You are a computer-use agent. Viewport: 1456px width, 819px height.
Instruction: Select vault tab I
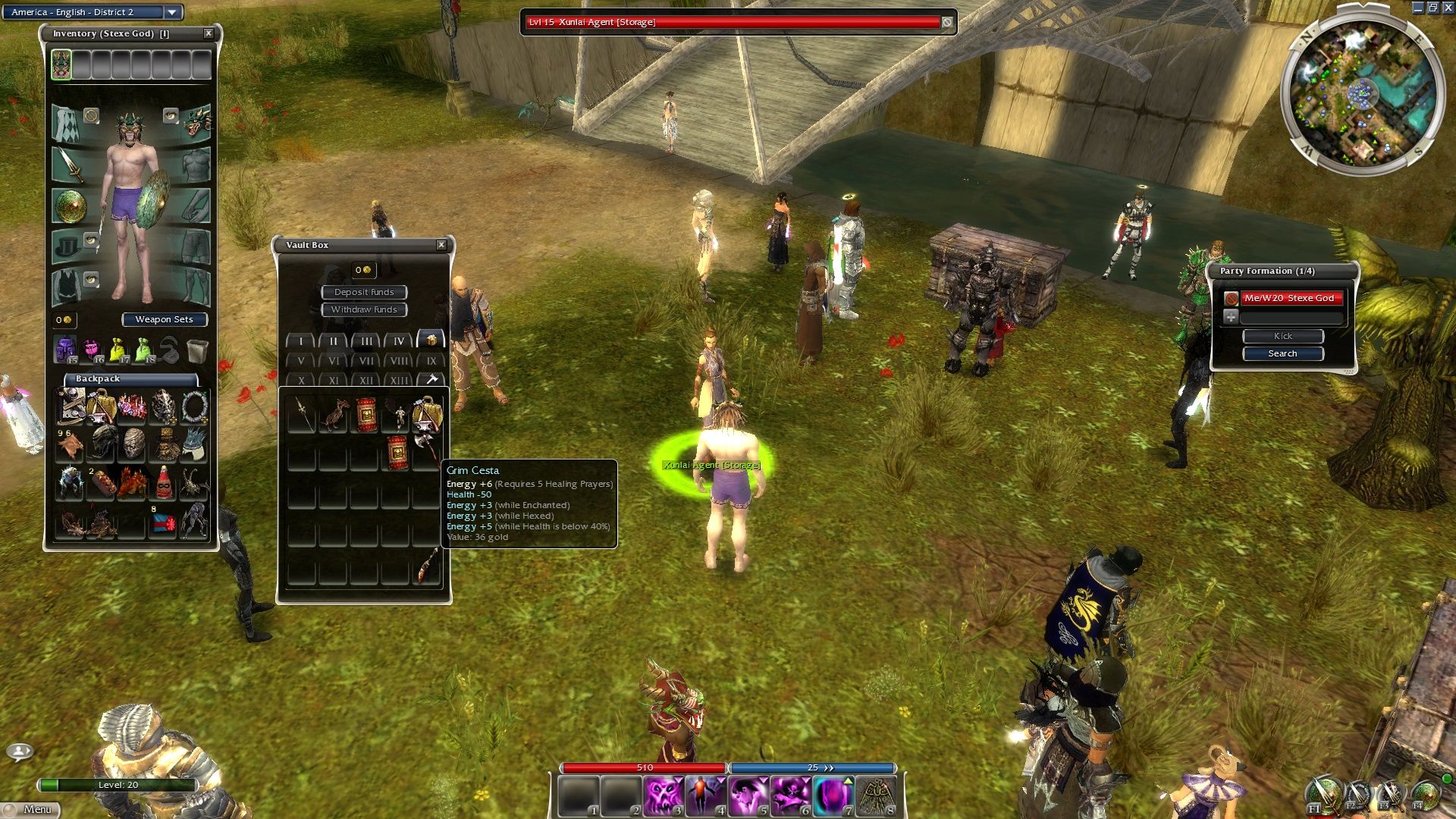coord(301,341)
